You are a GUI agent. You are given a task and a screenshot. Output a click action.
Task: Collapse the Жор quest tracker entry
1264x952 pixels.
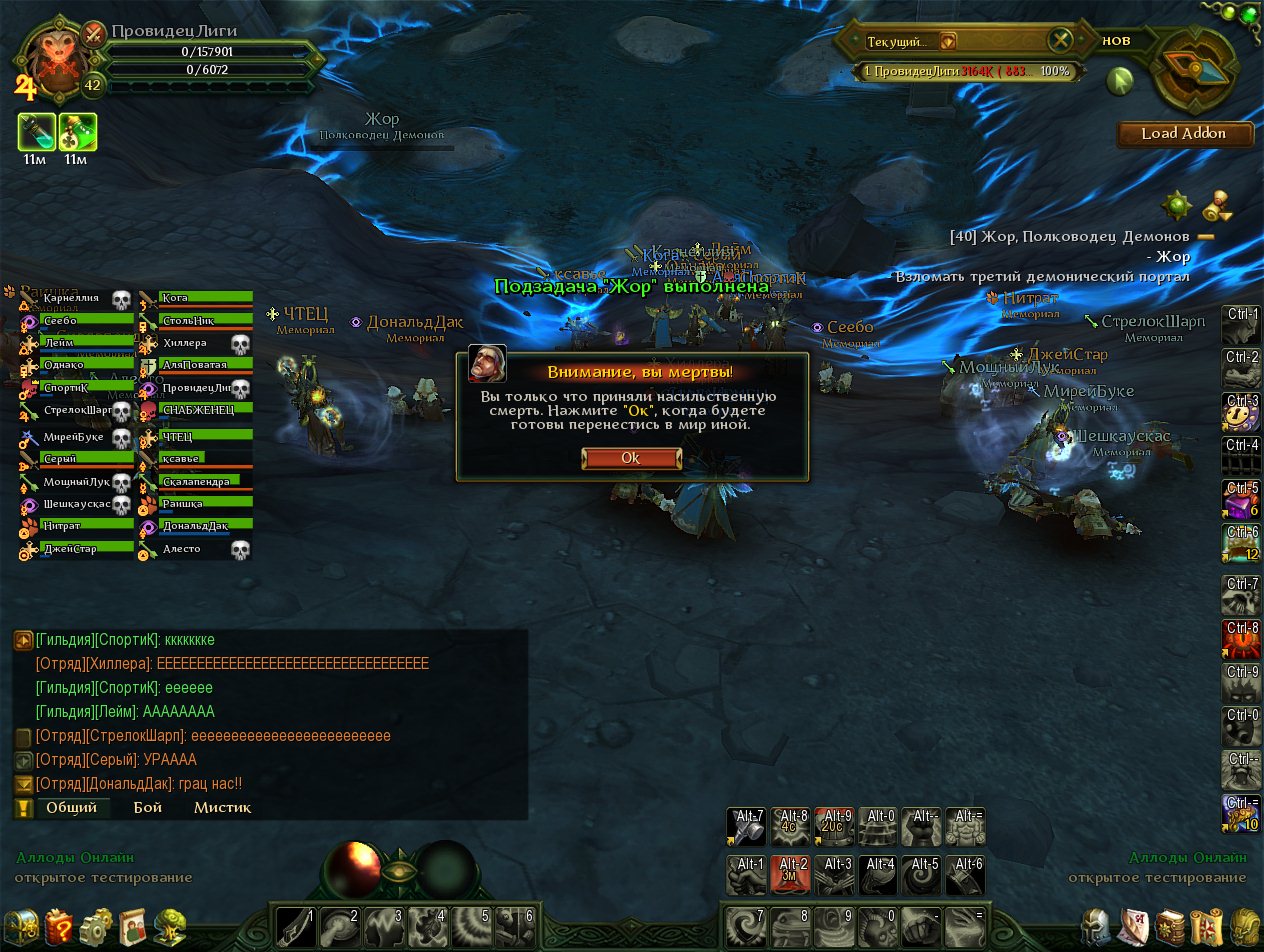[1205, 237]
